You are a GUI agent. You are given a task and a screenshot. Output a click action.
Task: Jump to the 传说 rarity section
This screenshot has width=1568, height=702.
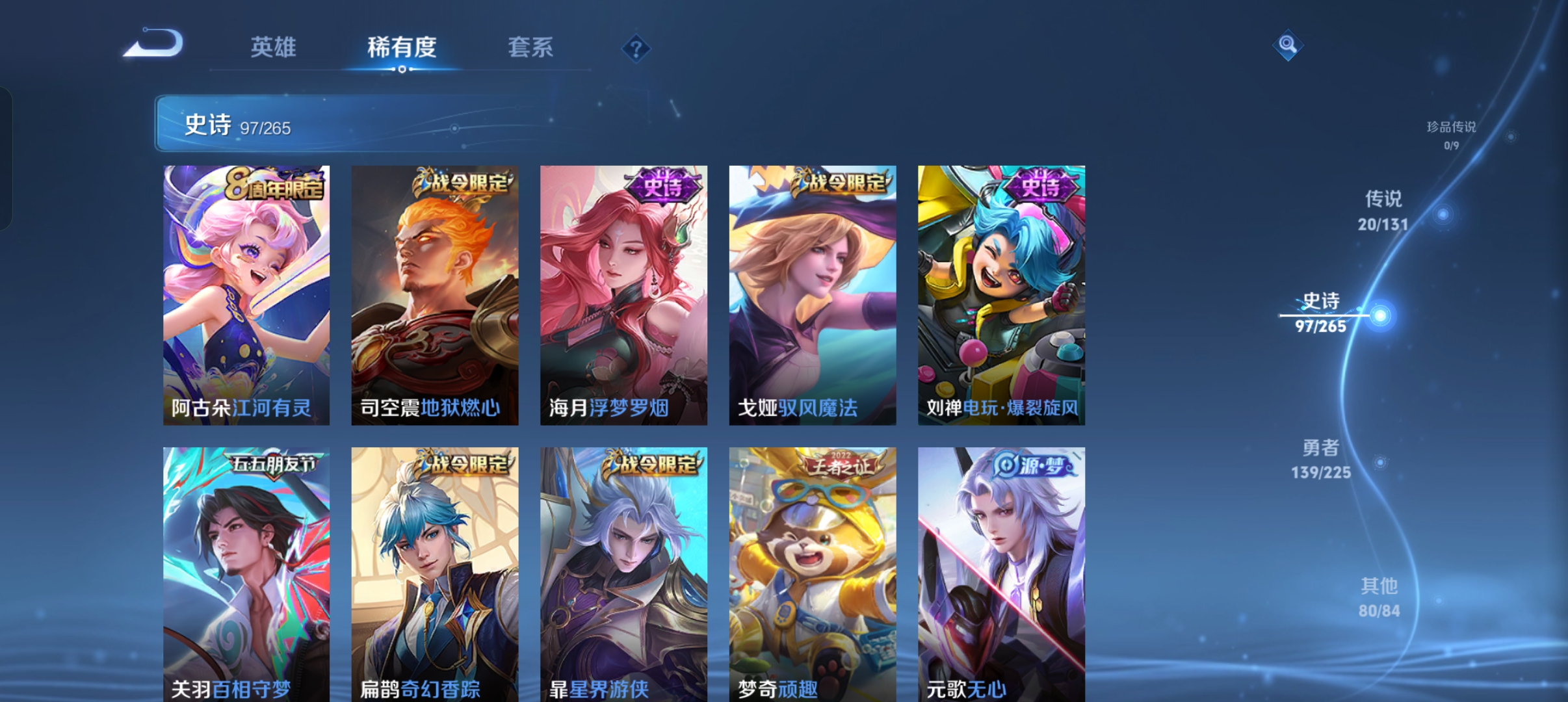click(x=1383, y=211)
